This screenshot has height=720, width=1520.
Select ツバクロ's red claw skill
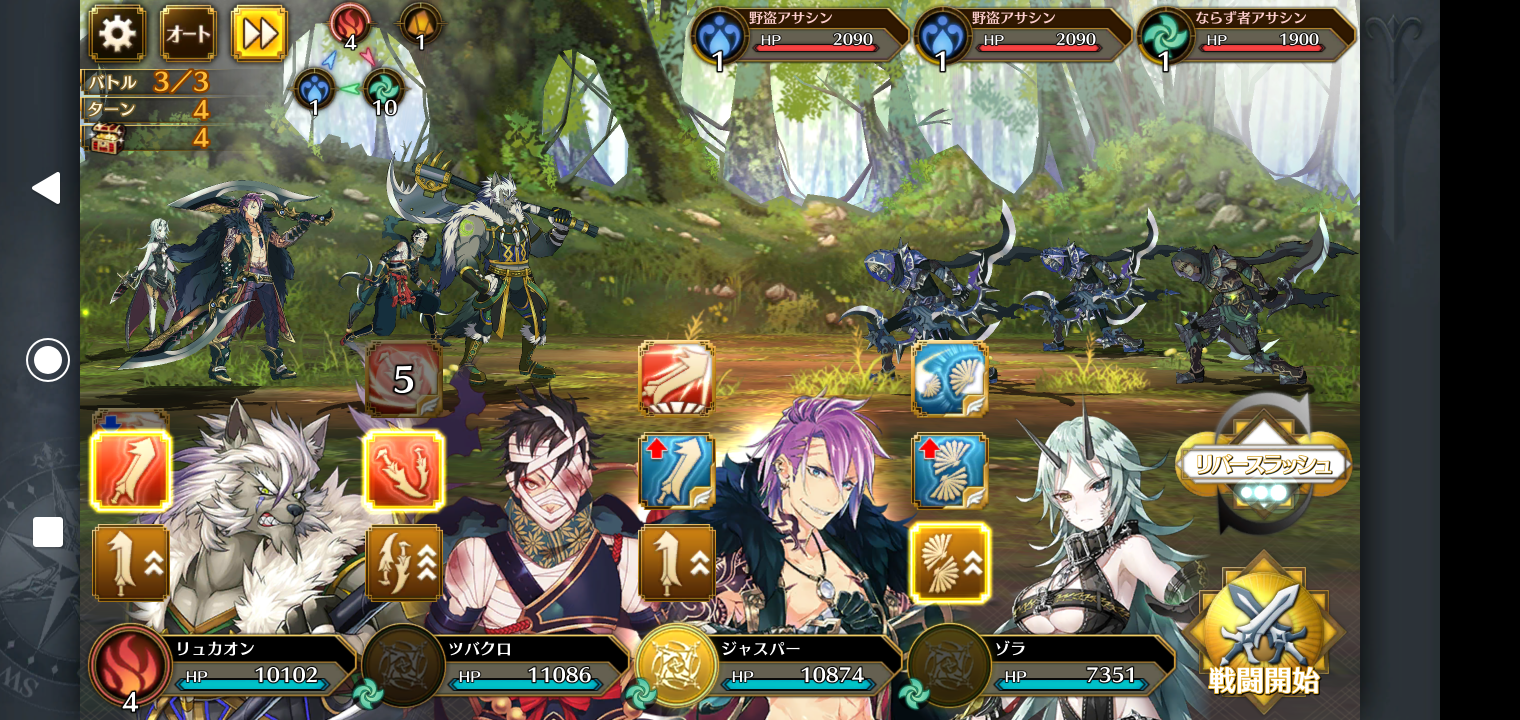404,470
